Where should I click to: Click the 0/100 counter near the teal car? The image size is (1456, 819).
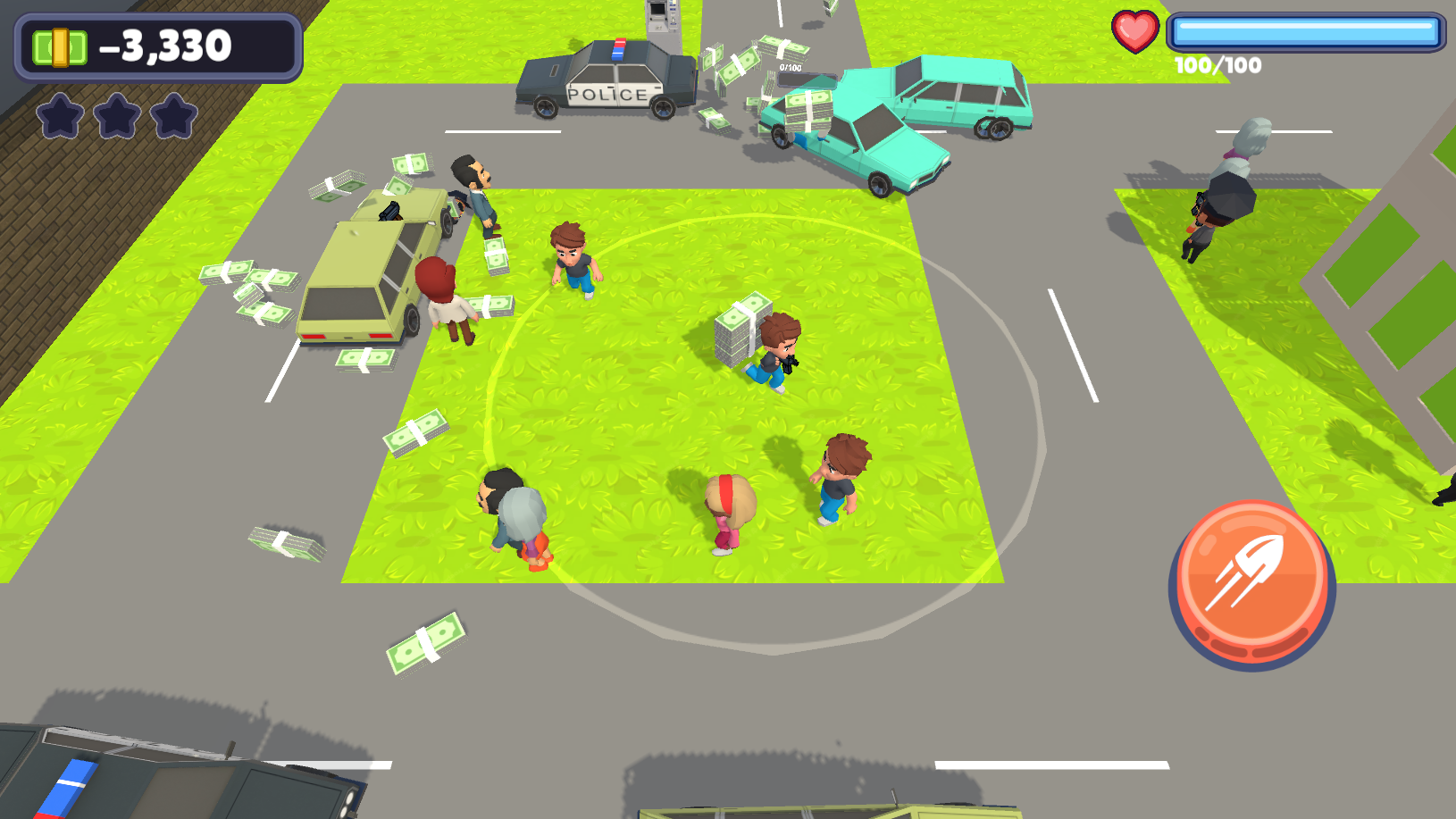(x=790, y=67)
